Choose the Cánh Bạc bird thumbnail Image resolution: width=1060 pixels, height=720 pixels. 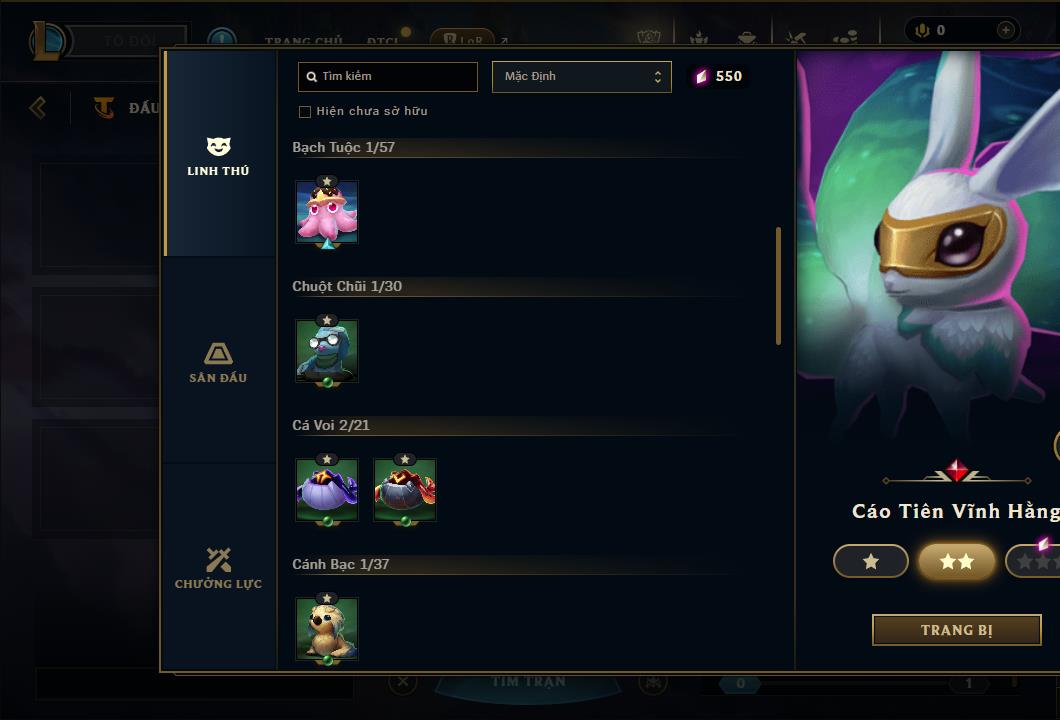tap(327, 629)
